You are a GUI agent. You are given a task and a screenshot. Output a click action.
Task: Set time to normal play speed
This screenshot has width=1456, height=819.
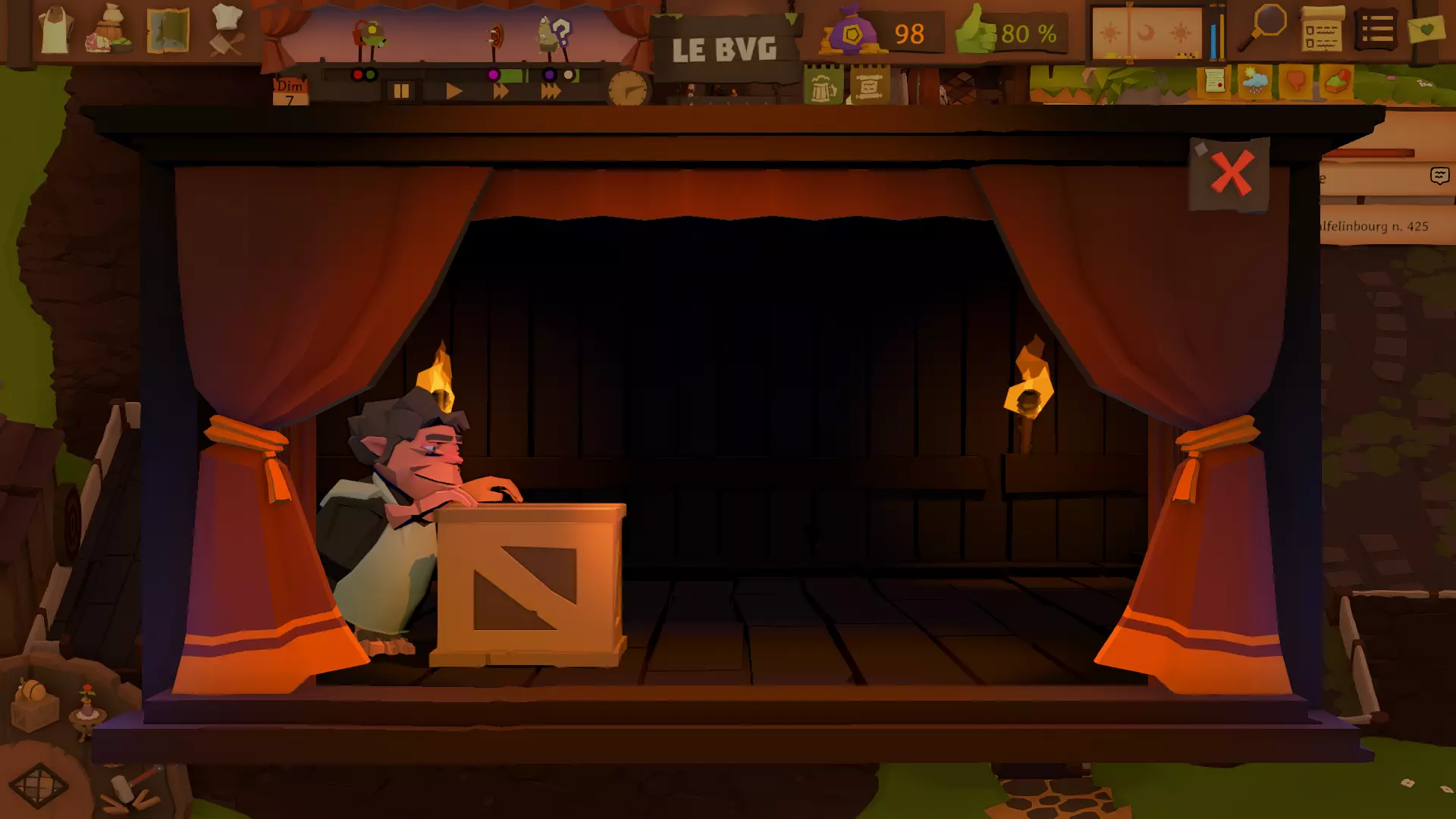click(x=453, y=92)
